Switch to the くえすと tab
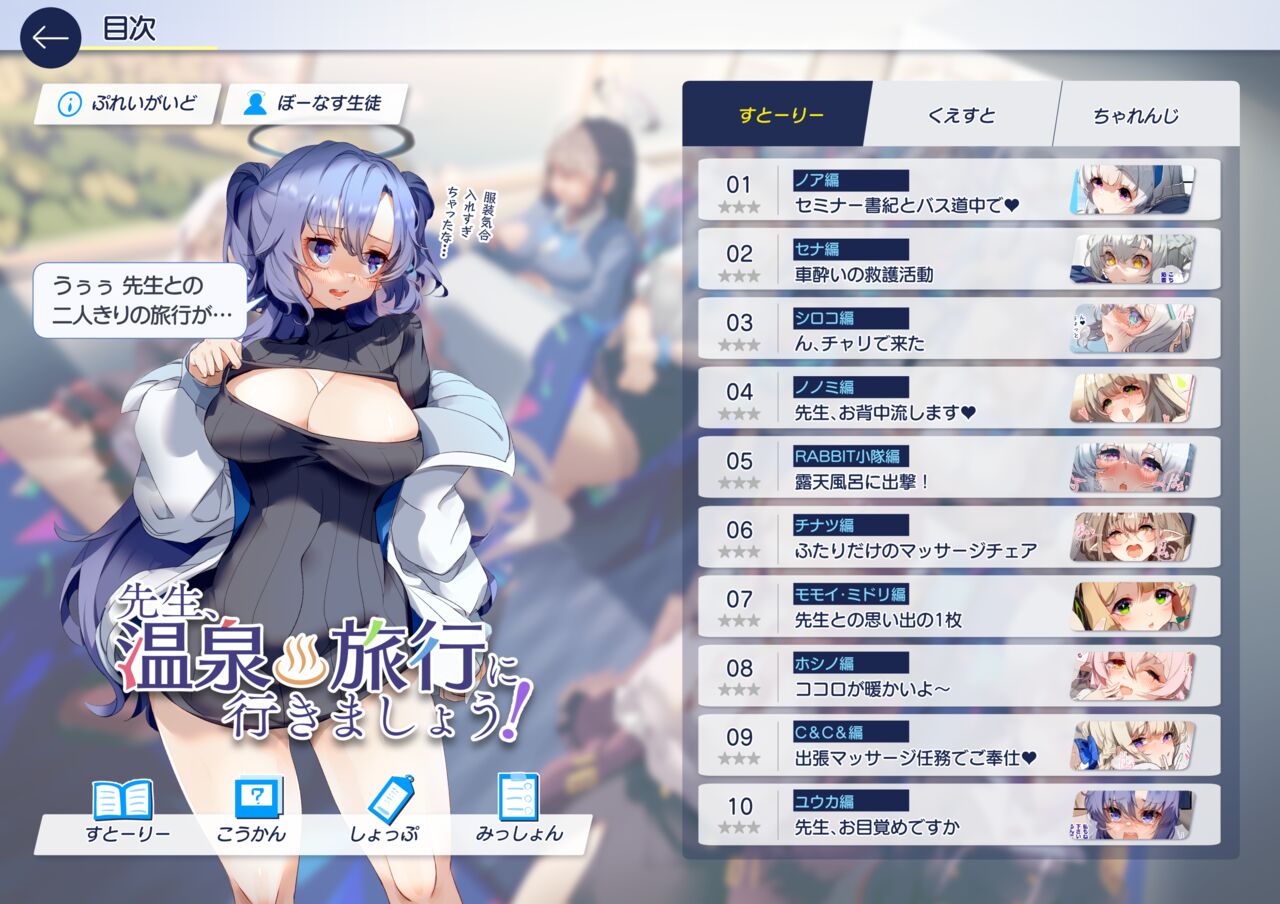1280x904 pixels. [x=961, y=115]
